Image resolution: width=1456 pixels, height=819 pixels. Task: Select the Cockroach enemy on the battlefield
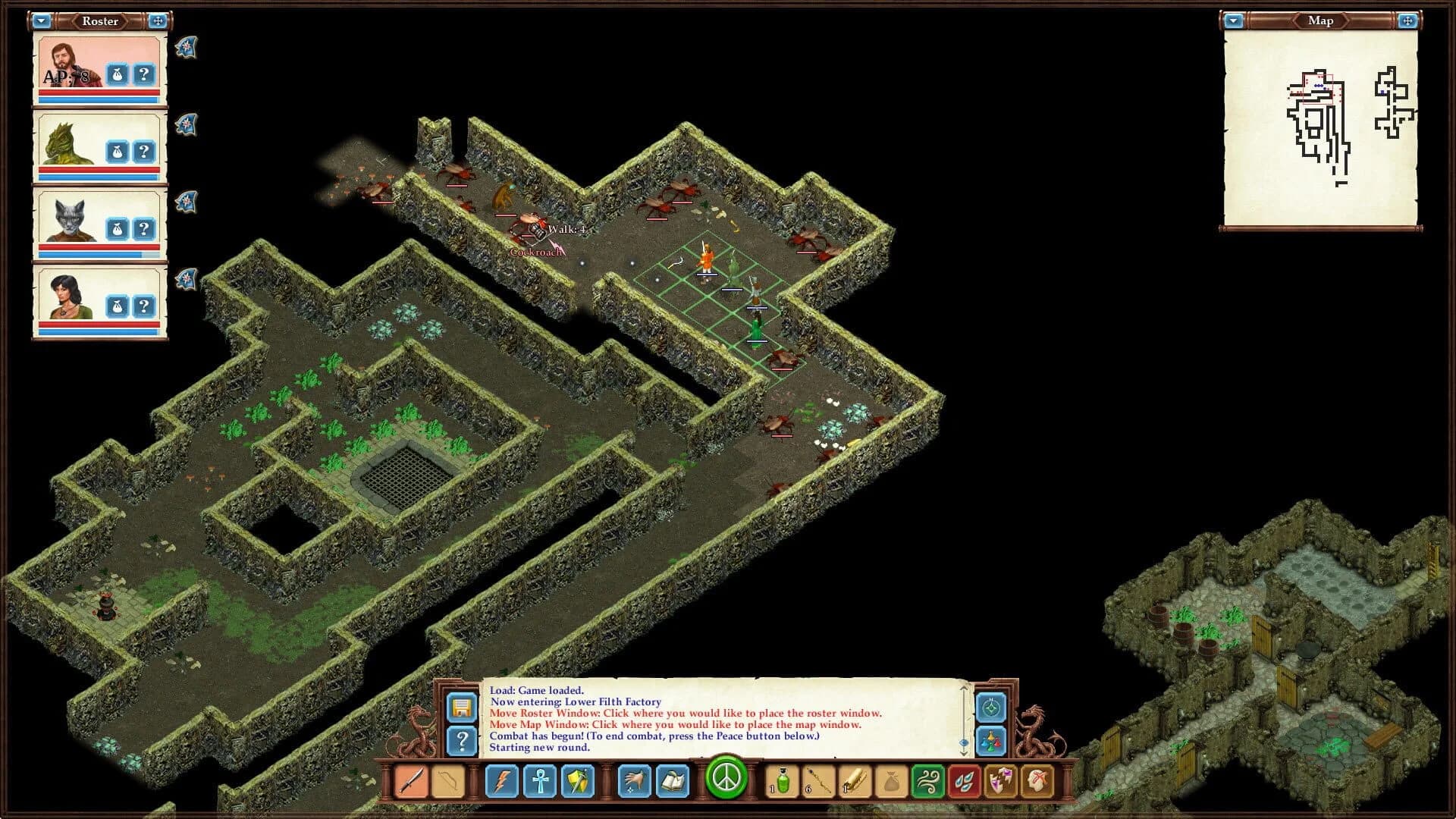click(x=525, y=225)
